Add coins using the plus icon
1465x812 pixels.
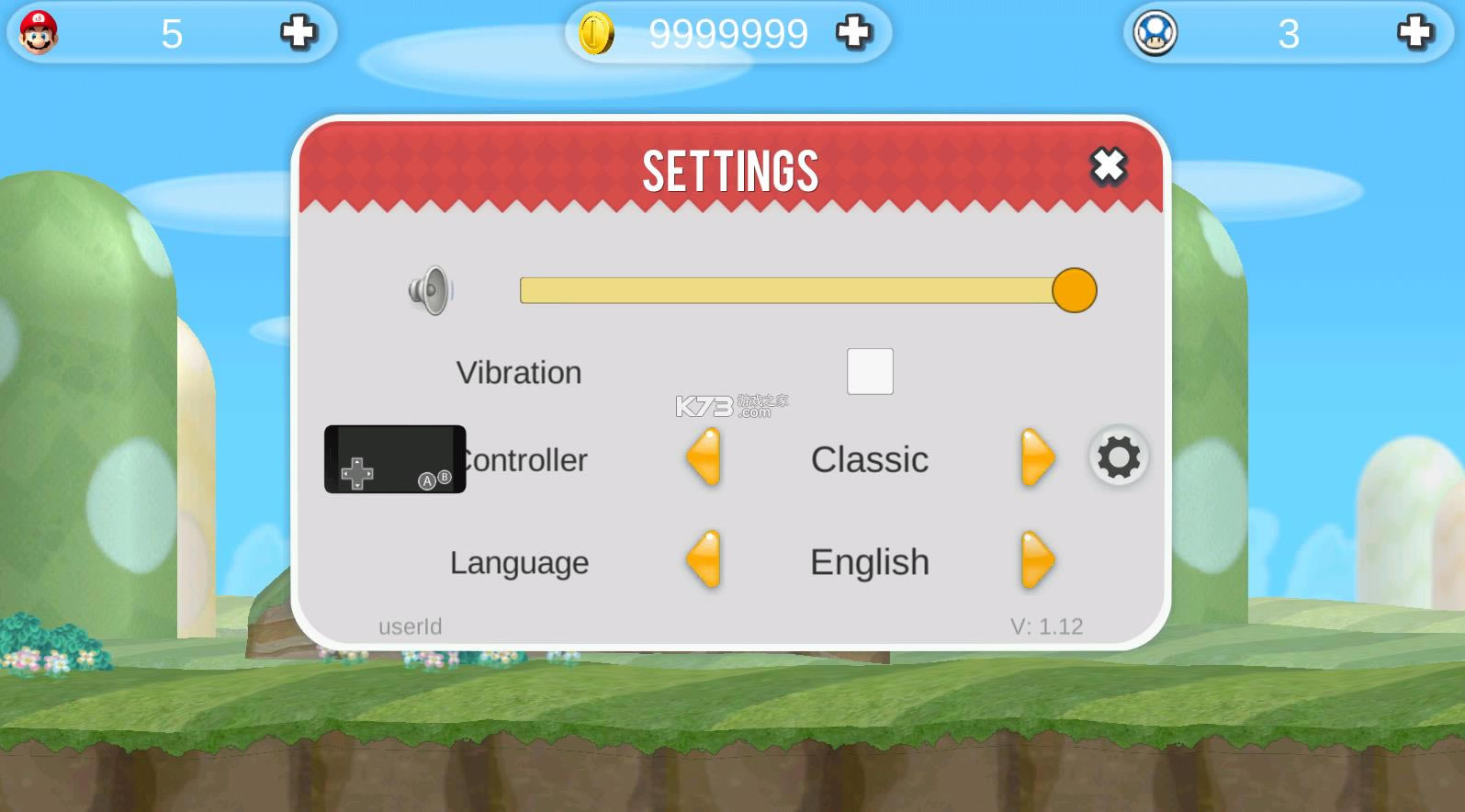(854, 32)
